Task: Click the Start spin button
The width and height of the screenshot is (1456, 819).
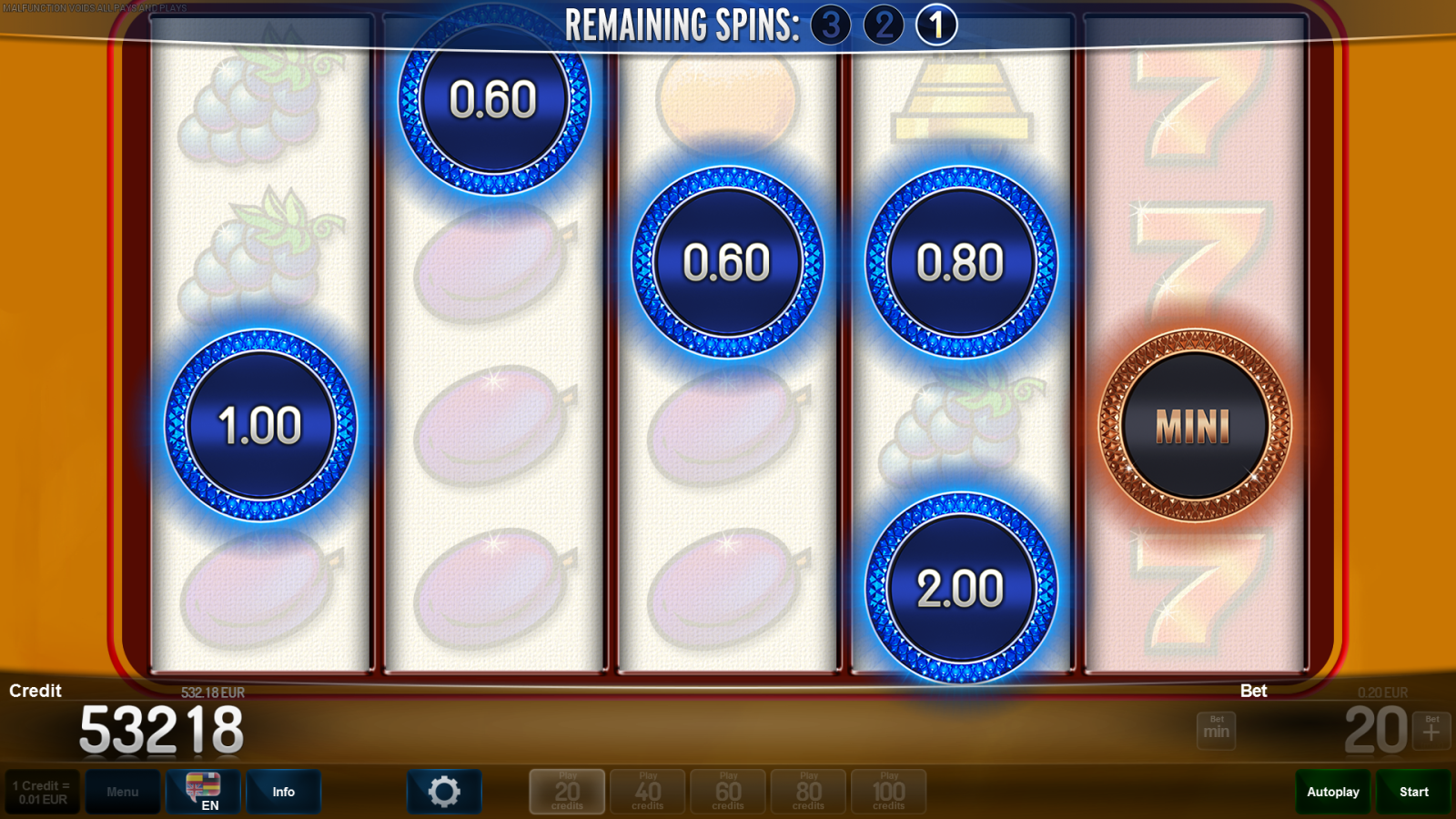Action: (1413, 792)
